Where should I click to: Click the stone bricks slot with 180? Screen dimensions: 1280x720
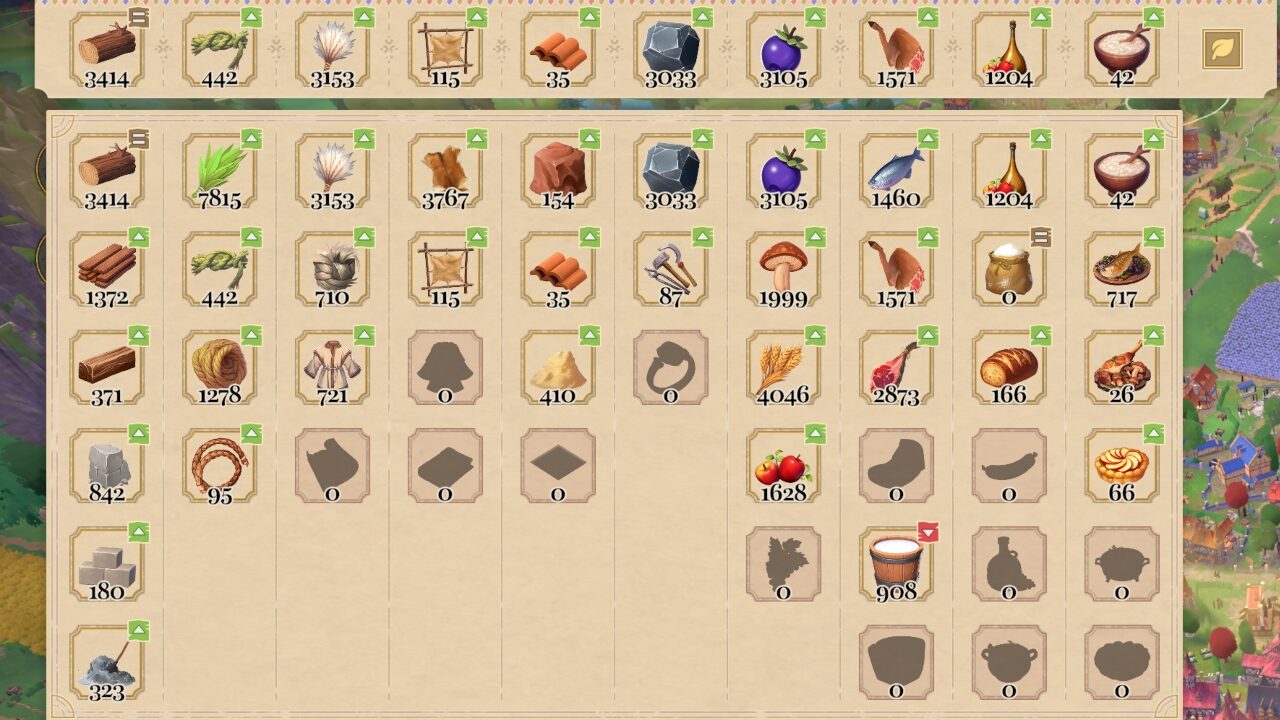tap(107, 563)
